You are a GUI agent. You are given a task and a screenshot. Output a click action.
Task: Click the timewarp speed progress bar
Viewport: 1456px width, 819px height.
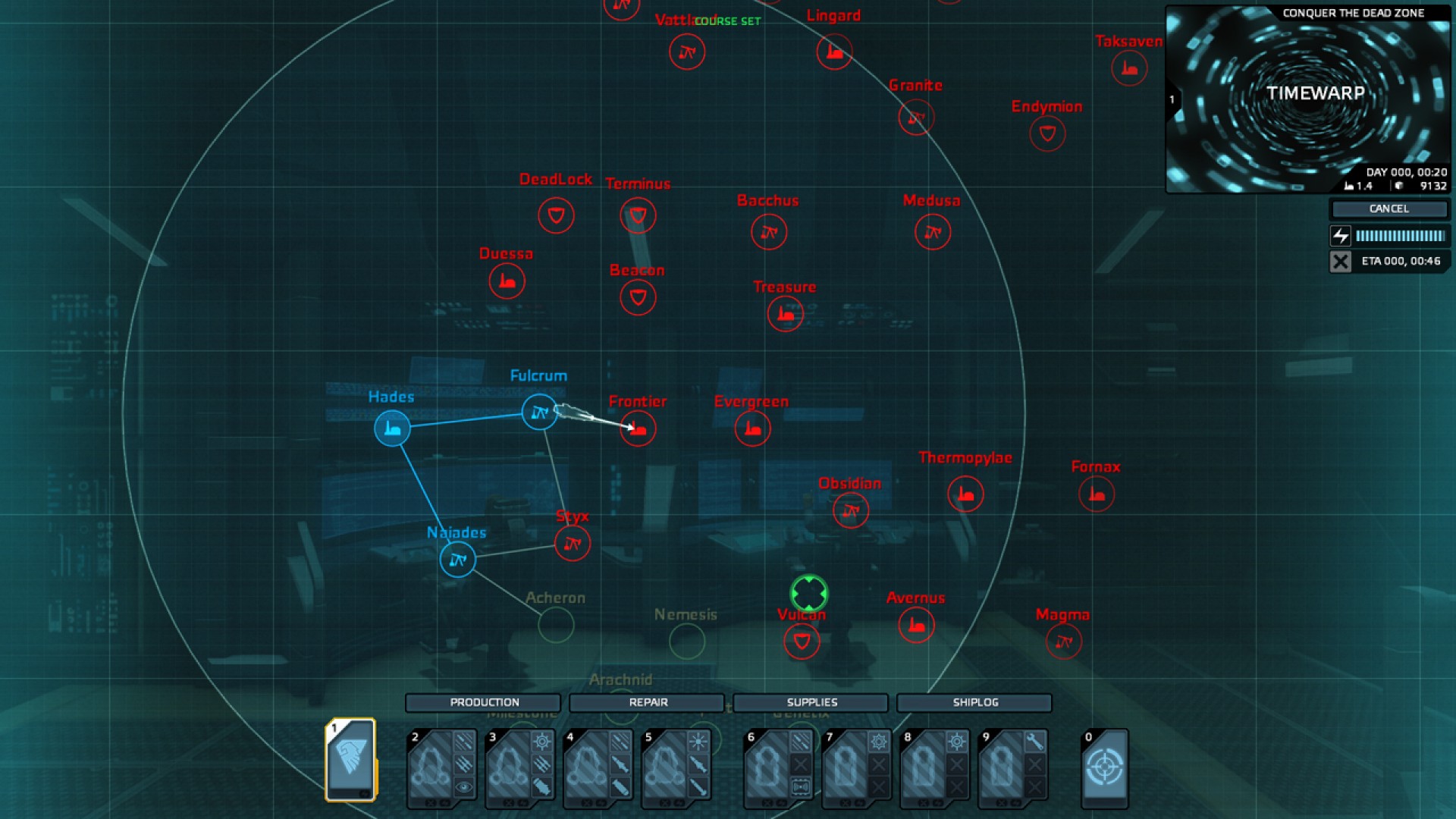[x=1400, y=236]
